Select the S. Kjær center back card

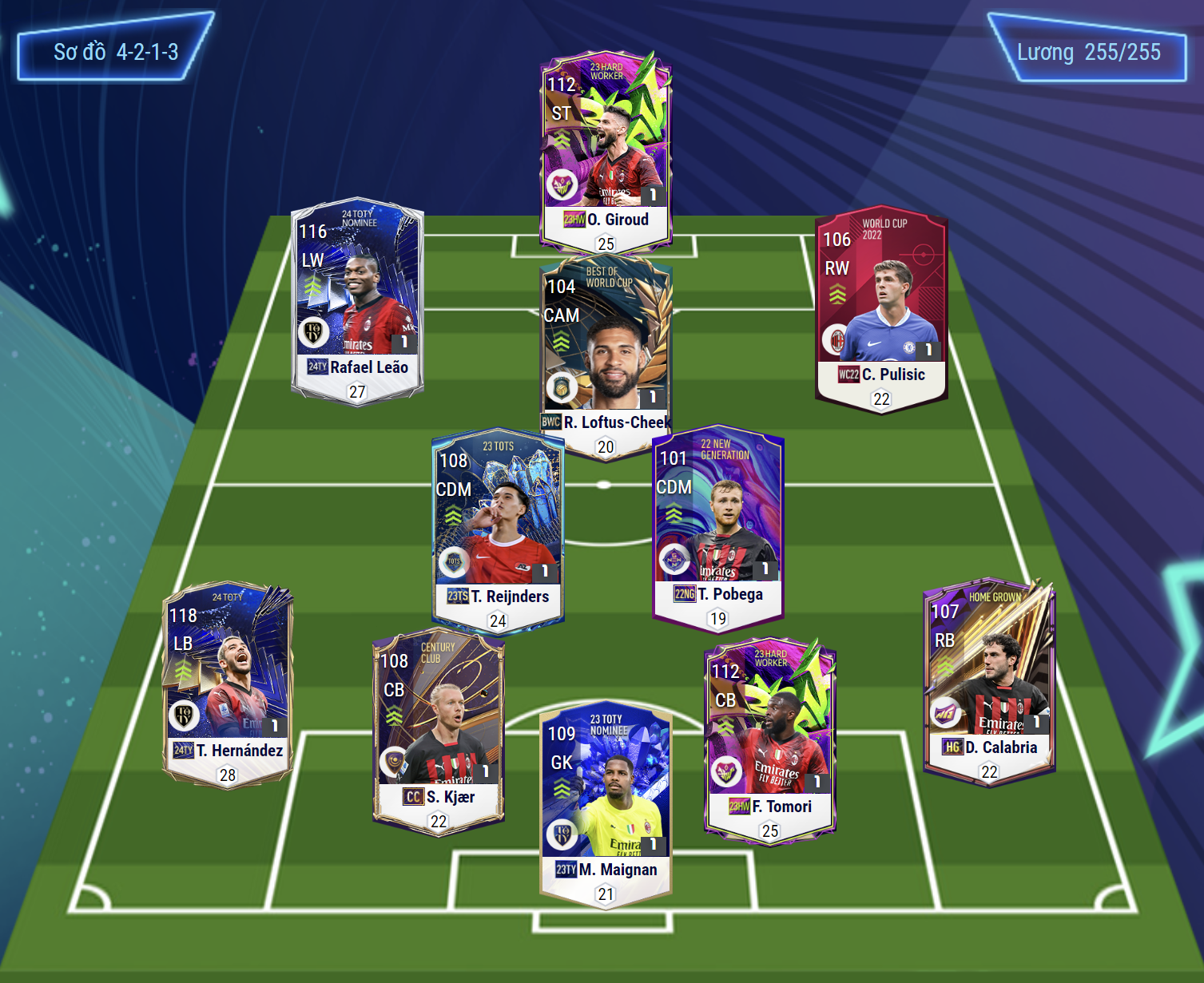[x=438, y=731]
